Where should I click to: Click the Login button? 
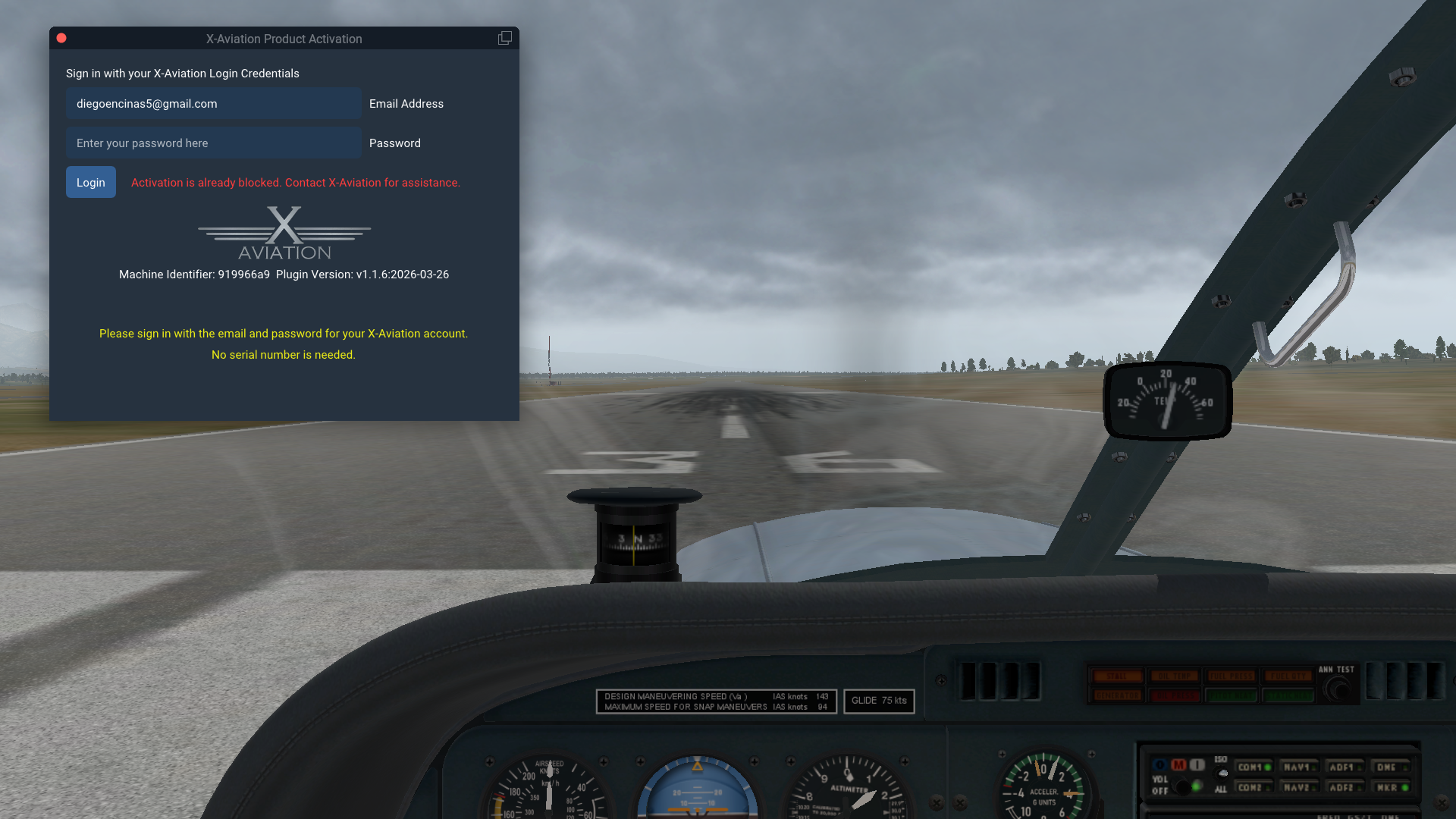tap(91, 182)
